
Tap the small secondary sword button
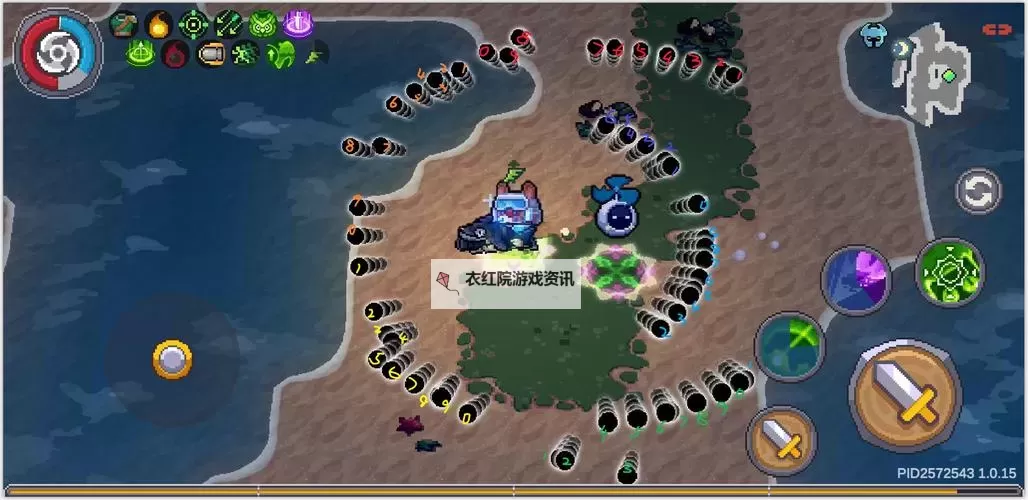[781, 440]
